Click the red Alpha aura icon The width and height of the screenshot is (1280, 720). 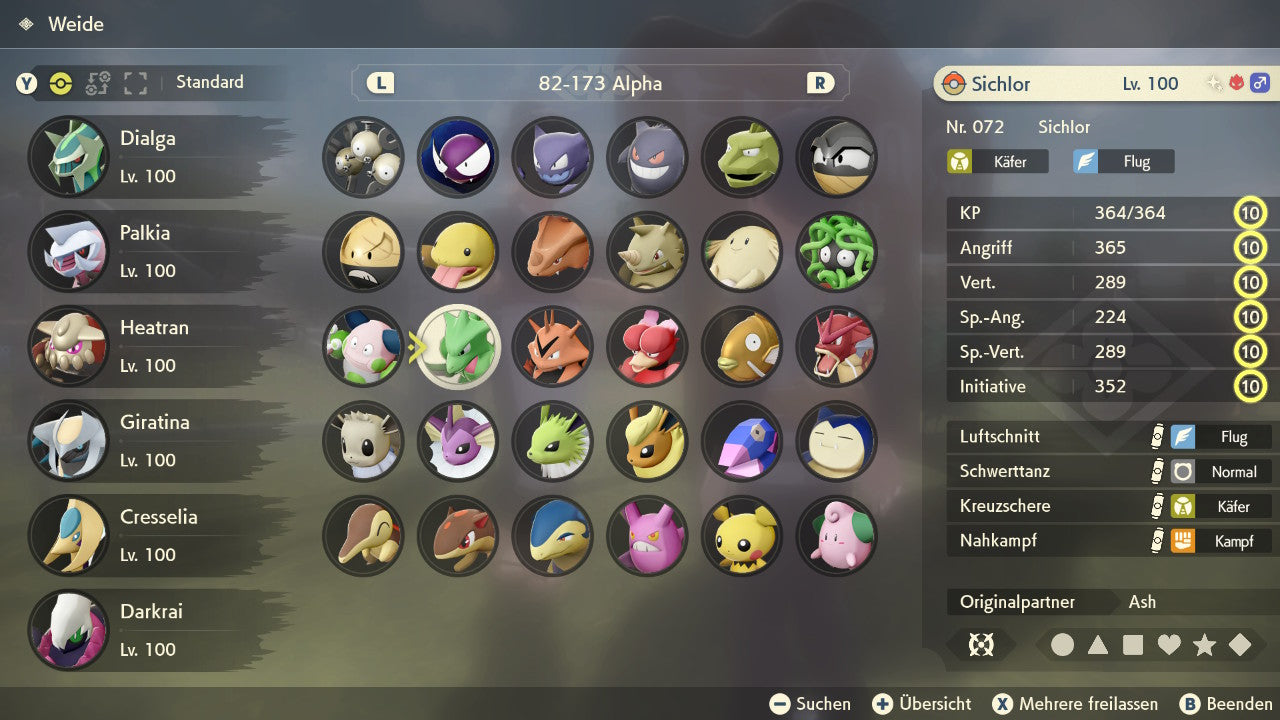(x=1238, y=84)
